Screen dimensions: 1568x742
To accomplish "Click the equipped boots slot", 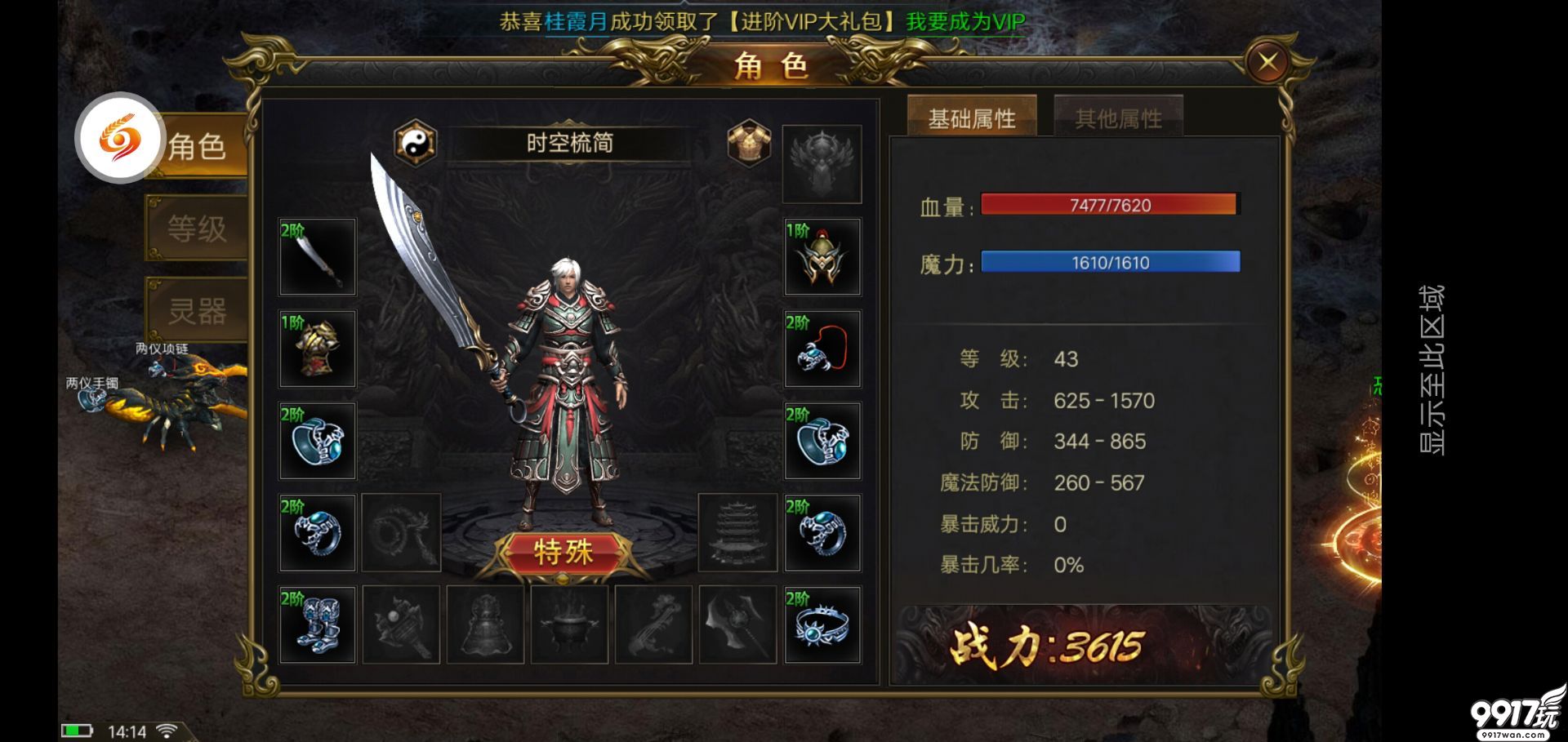I will 317,624.
